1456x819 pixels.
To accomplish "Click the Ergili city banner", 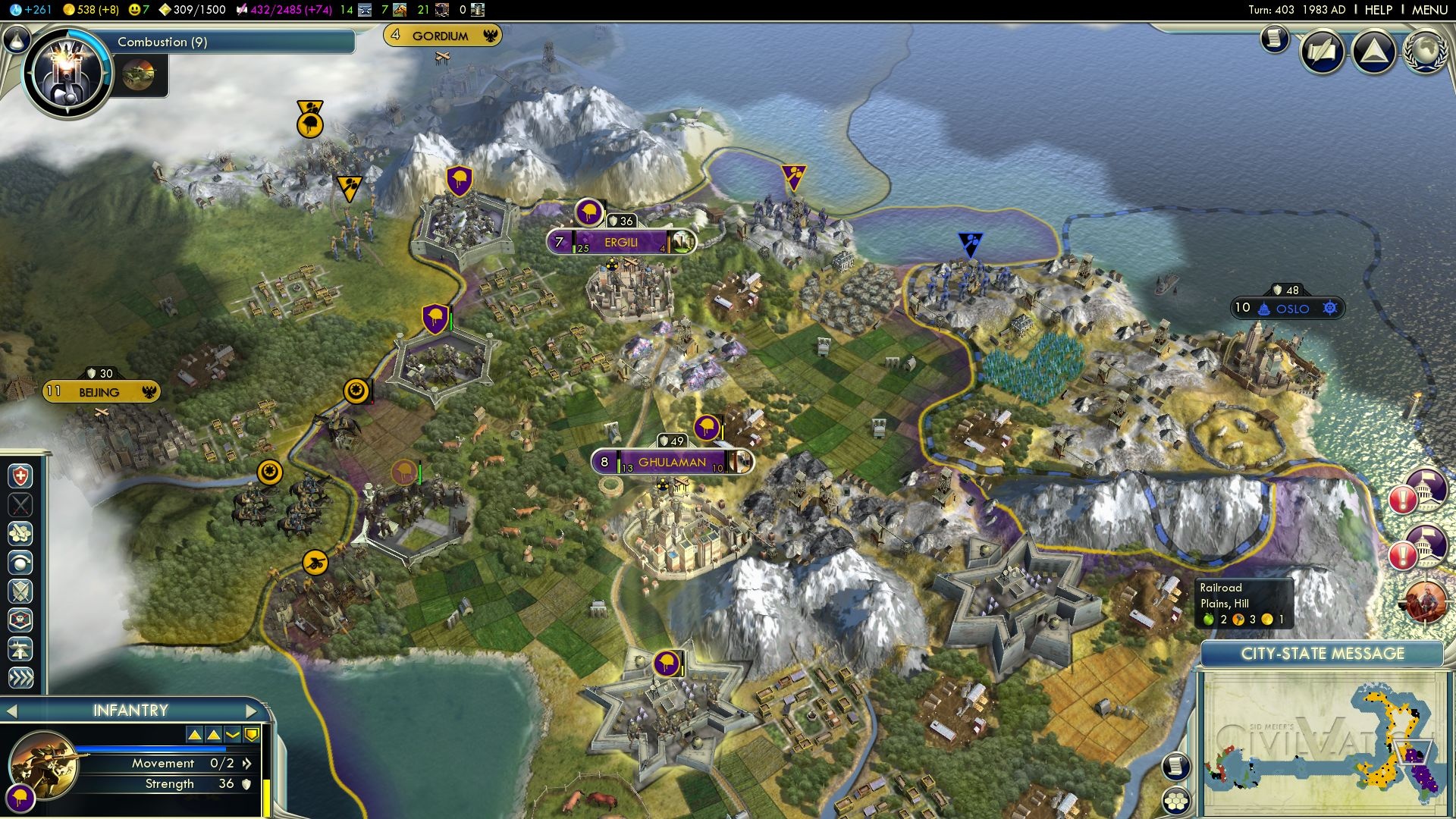I will [x=620, y=243].
